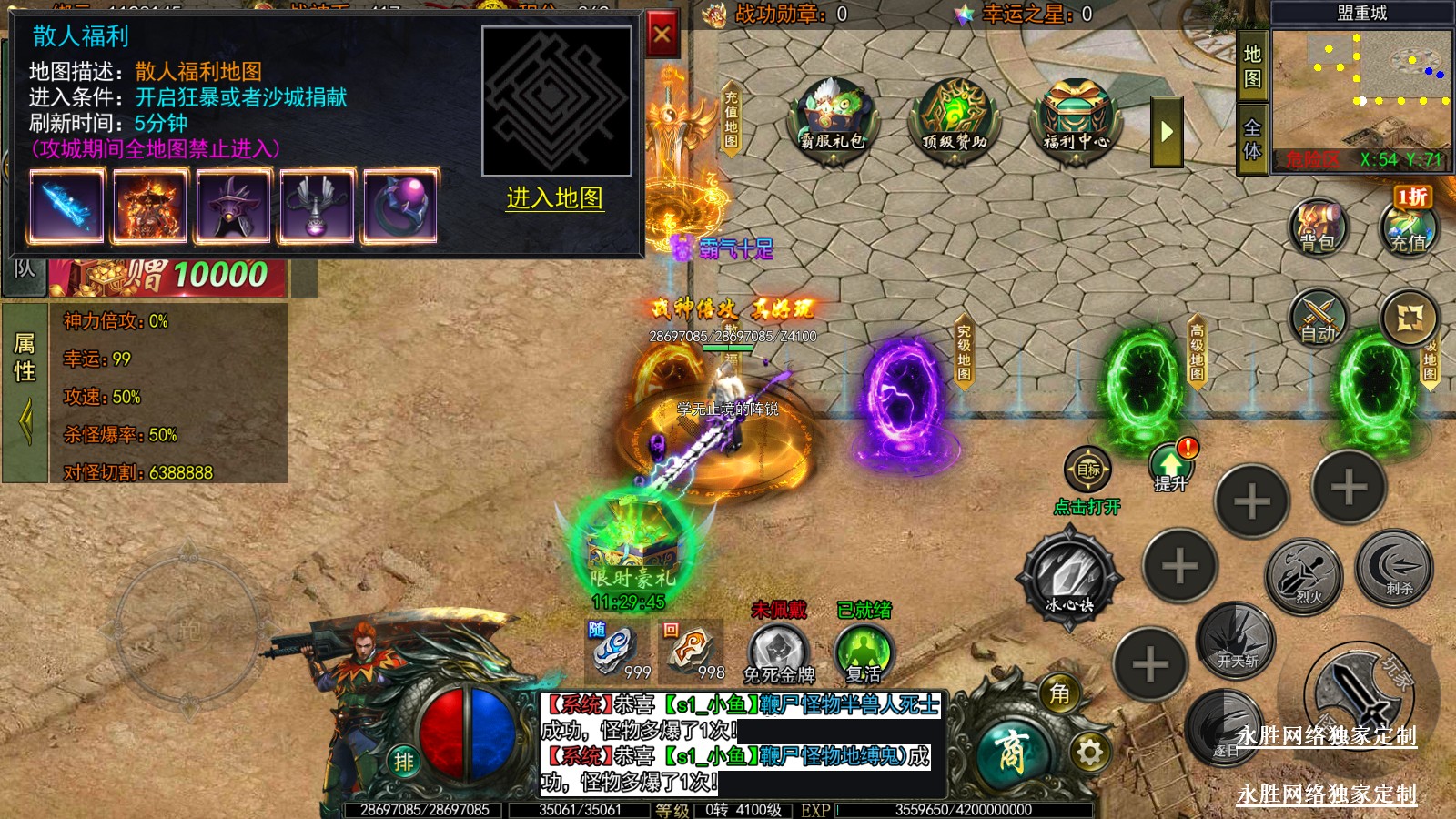Close the 散人福利 panel with red X
The image size is (1456, 819).
662,36
